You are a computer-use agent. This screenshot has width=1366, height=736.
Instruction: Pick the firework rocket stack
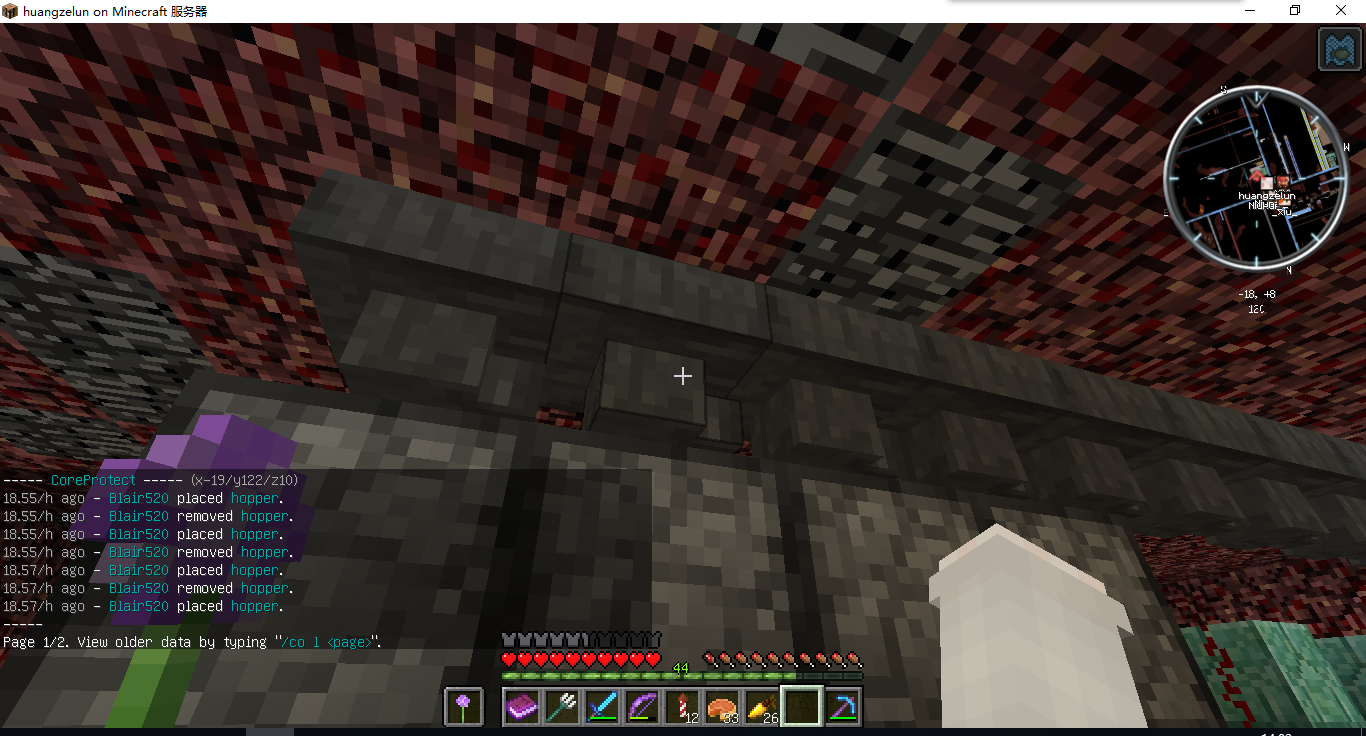[x=681, y=707]
